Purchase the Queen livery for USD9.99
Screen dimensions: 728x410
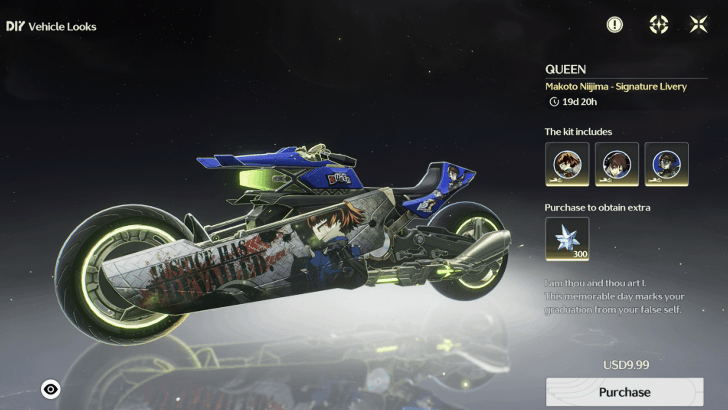624,392
